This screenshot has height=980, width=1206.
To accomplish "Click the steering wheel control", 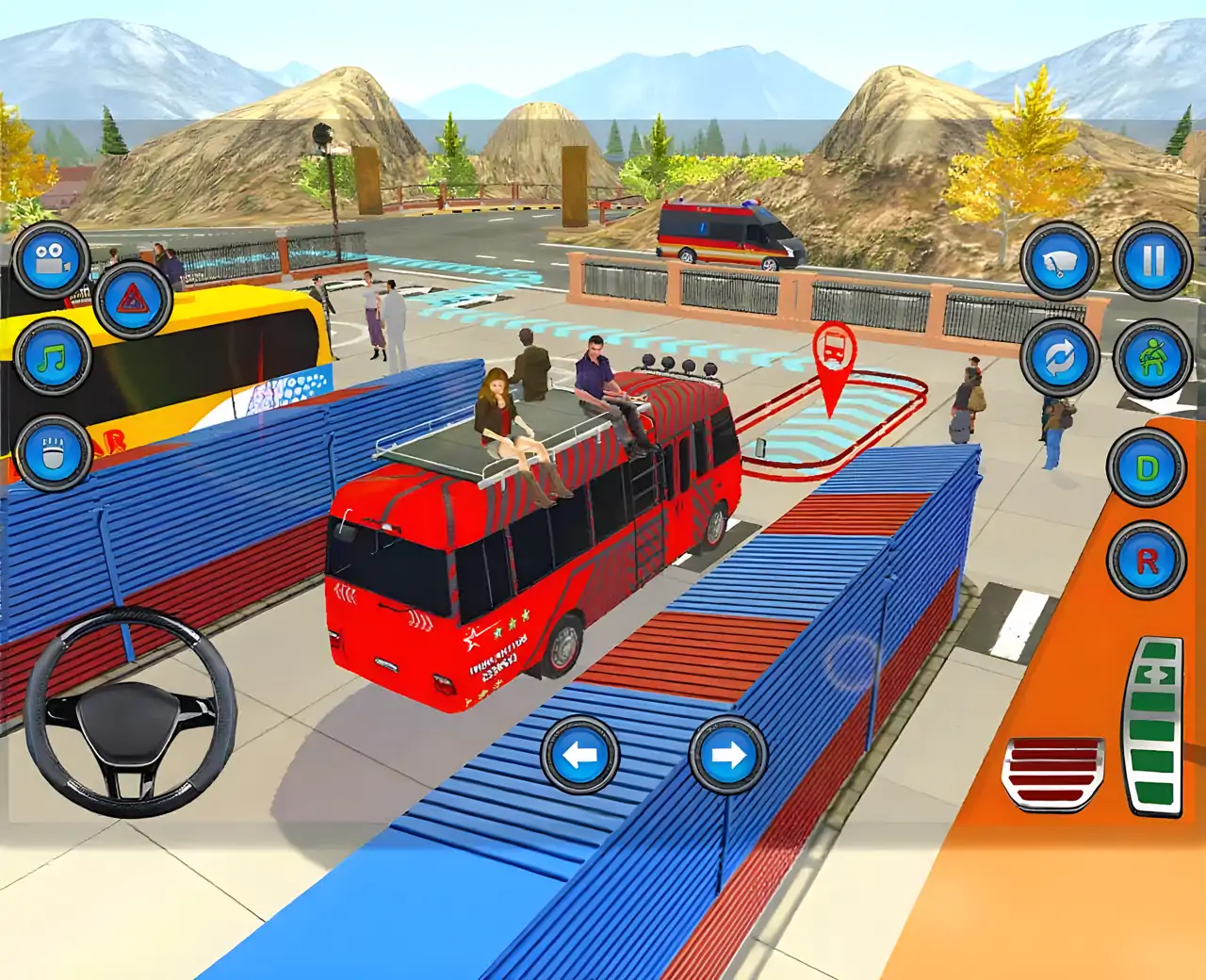I will [x=131, y=712].
